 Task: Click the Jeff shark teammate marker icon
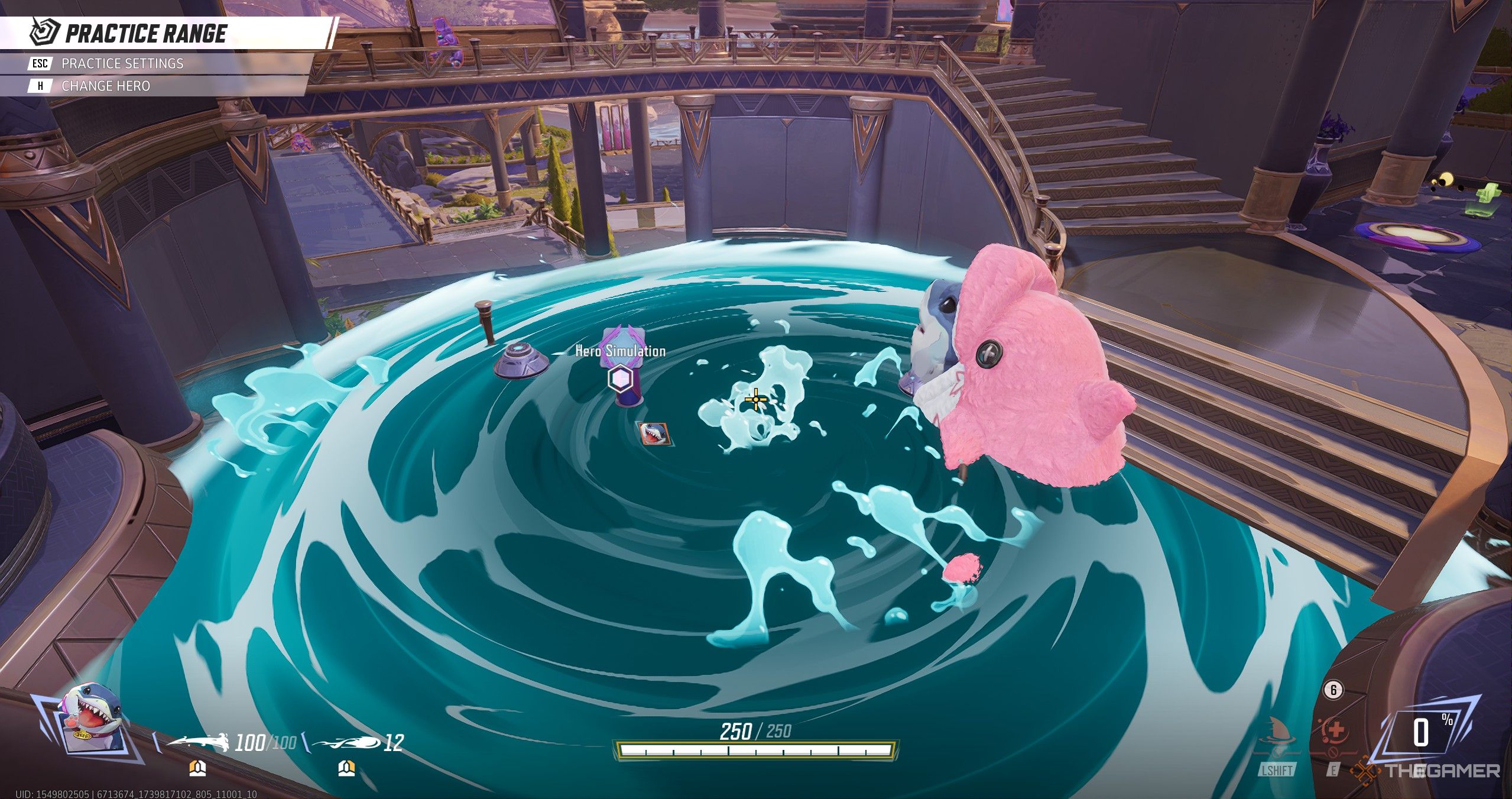(x=653, y=435)
